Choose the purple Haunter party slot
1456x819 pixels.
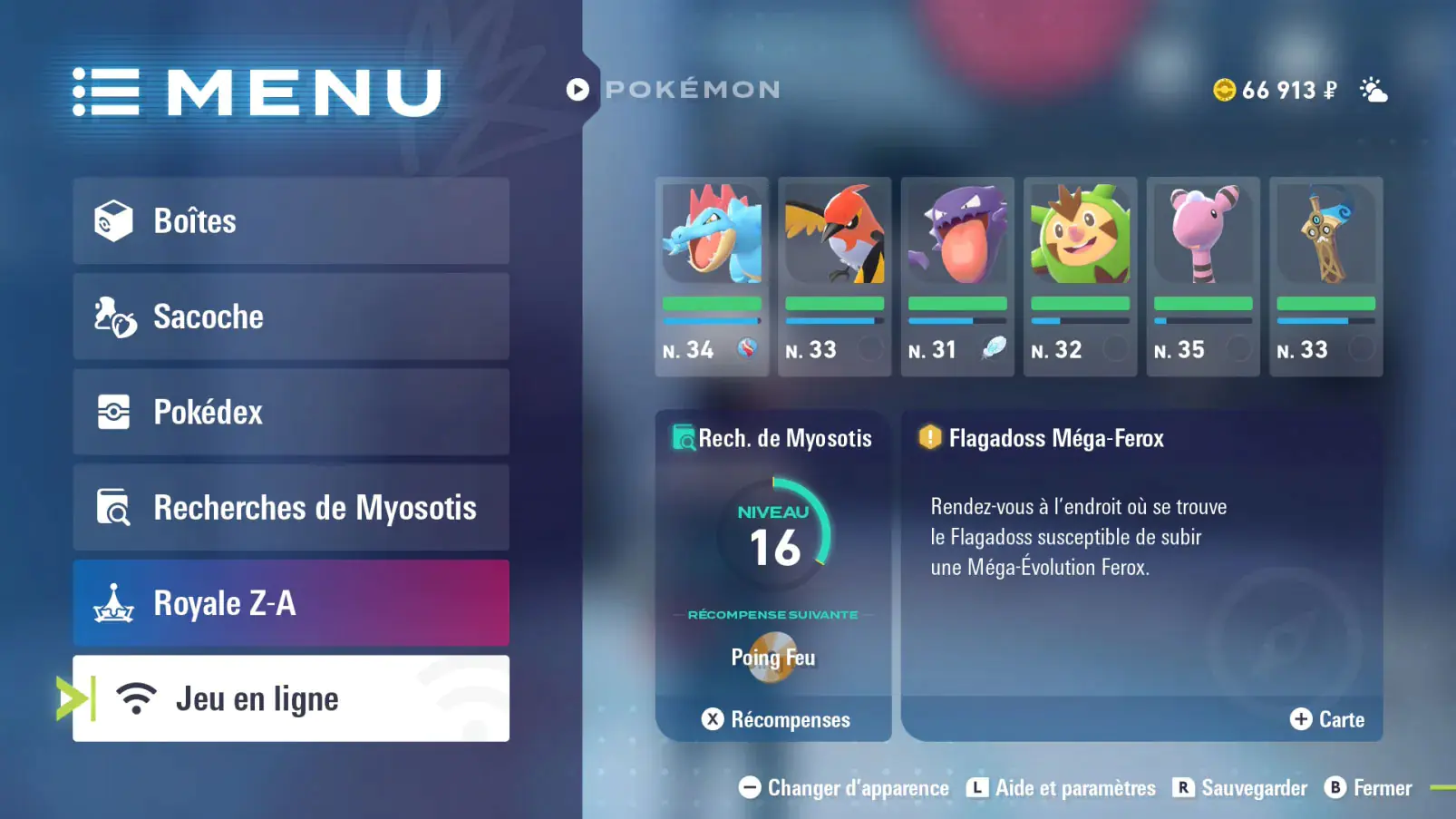point(957,276)
